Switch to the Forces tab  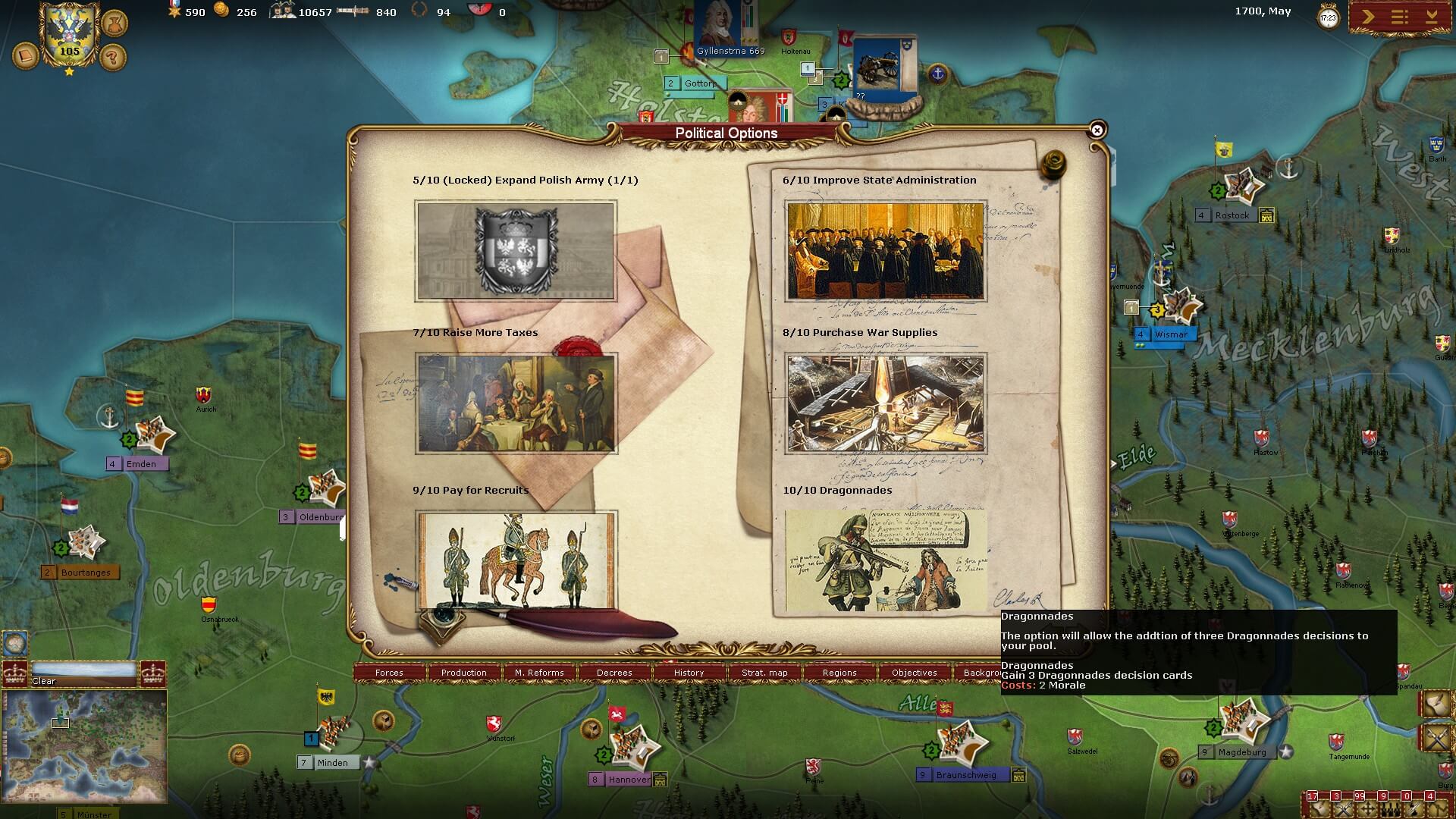coord(389,673)
